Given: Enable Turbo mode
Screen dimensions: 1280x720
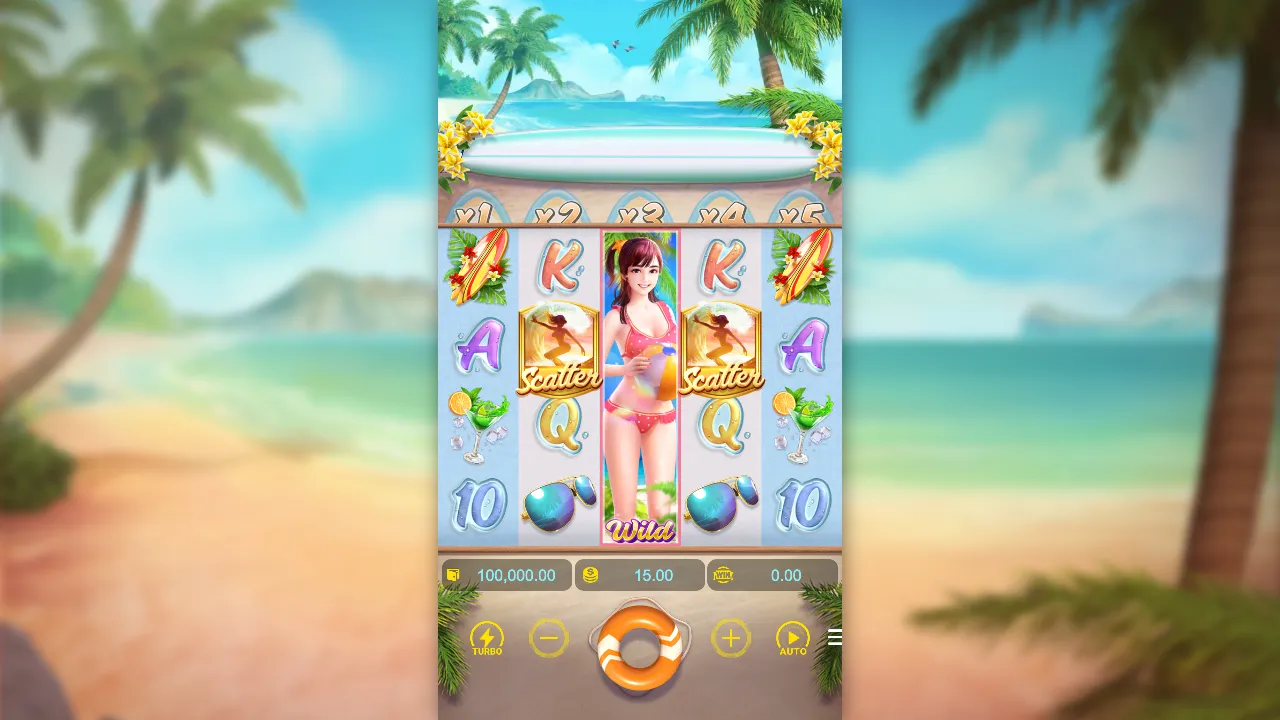Looking at the screenshot, I should [486, 637].
